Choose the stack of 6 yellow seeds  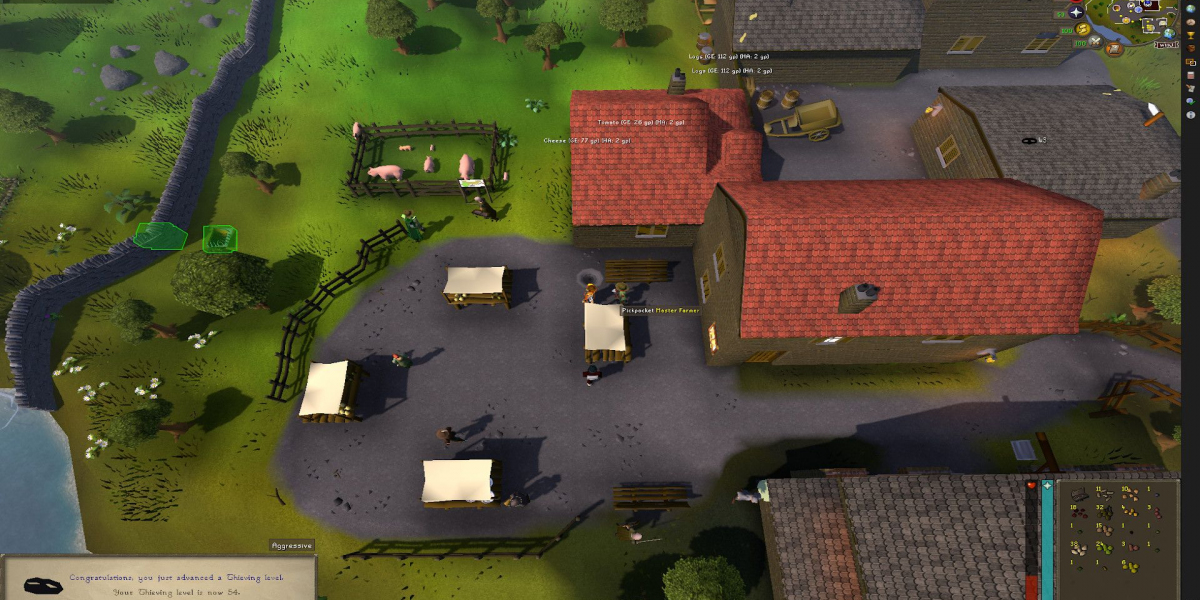[1131, 567]
